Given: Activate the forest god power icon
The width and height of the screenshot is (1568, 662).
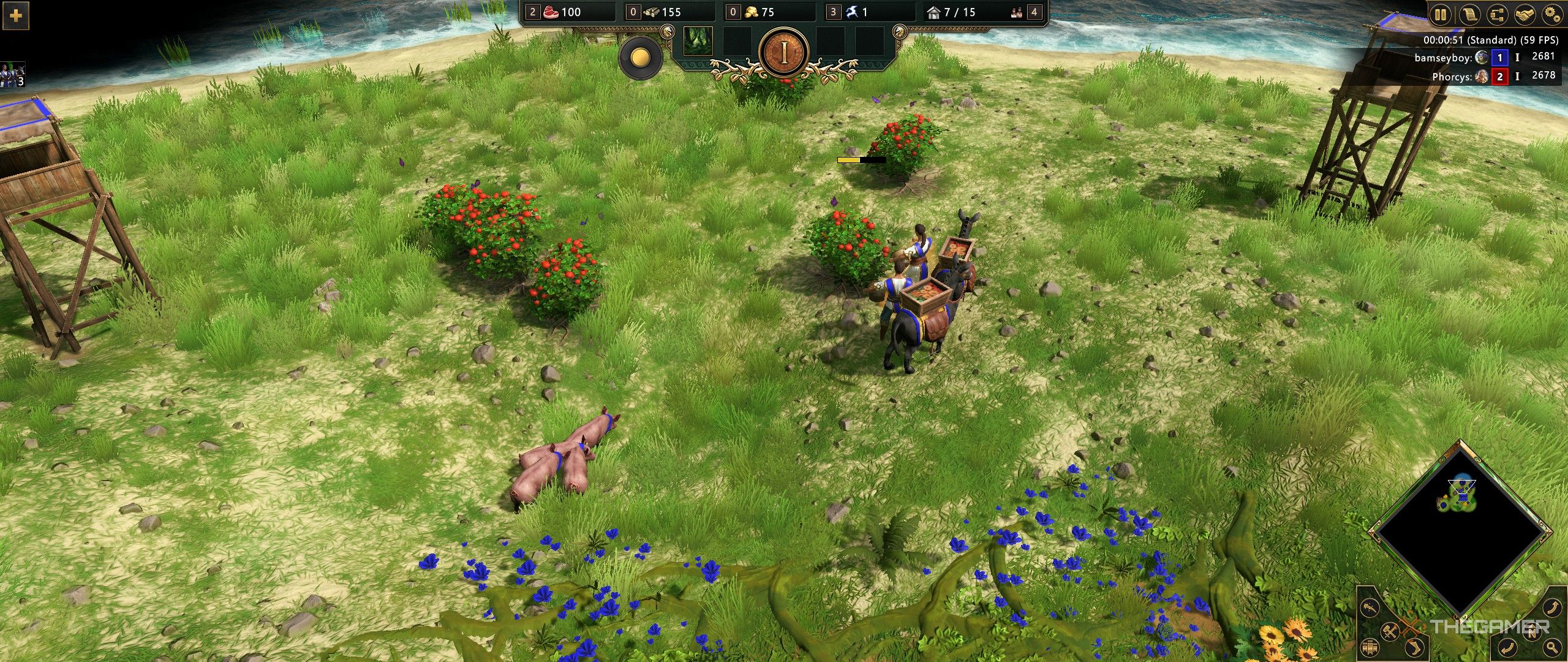Looking at the screenshot, I should tap(698, 41).
